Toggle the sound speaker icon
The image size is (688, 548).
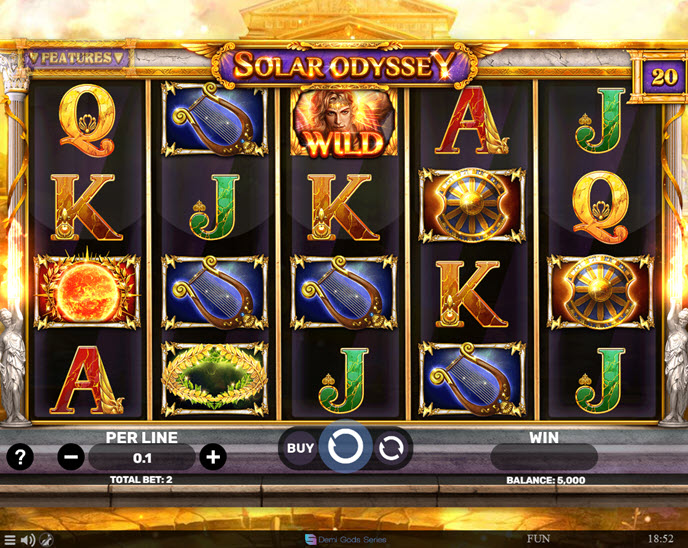pos(28,540)
